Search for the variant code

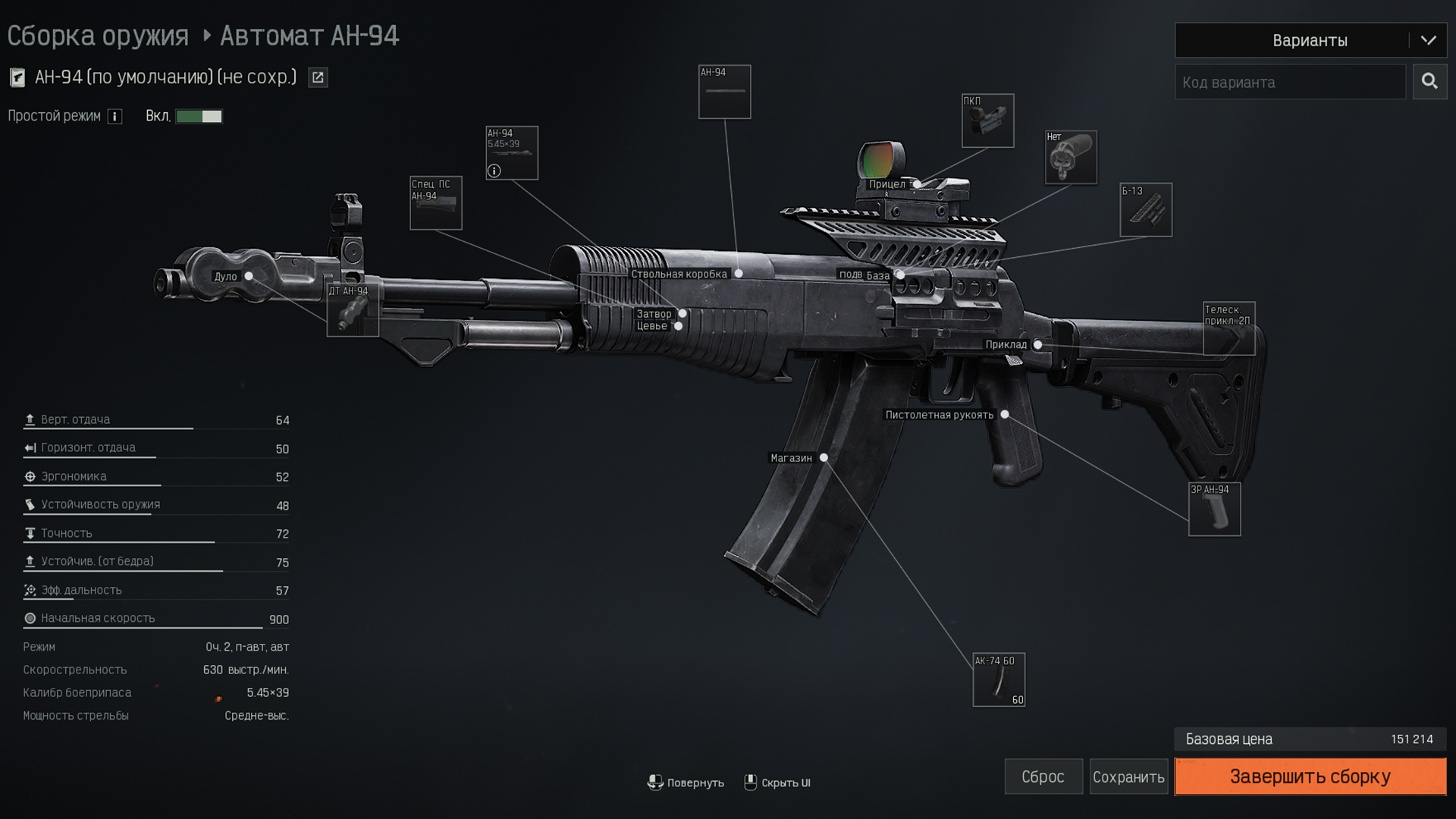pyautogui.click(x=1429, y=82)
